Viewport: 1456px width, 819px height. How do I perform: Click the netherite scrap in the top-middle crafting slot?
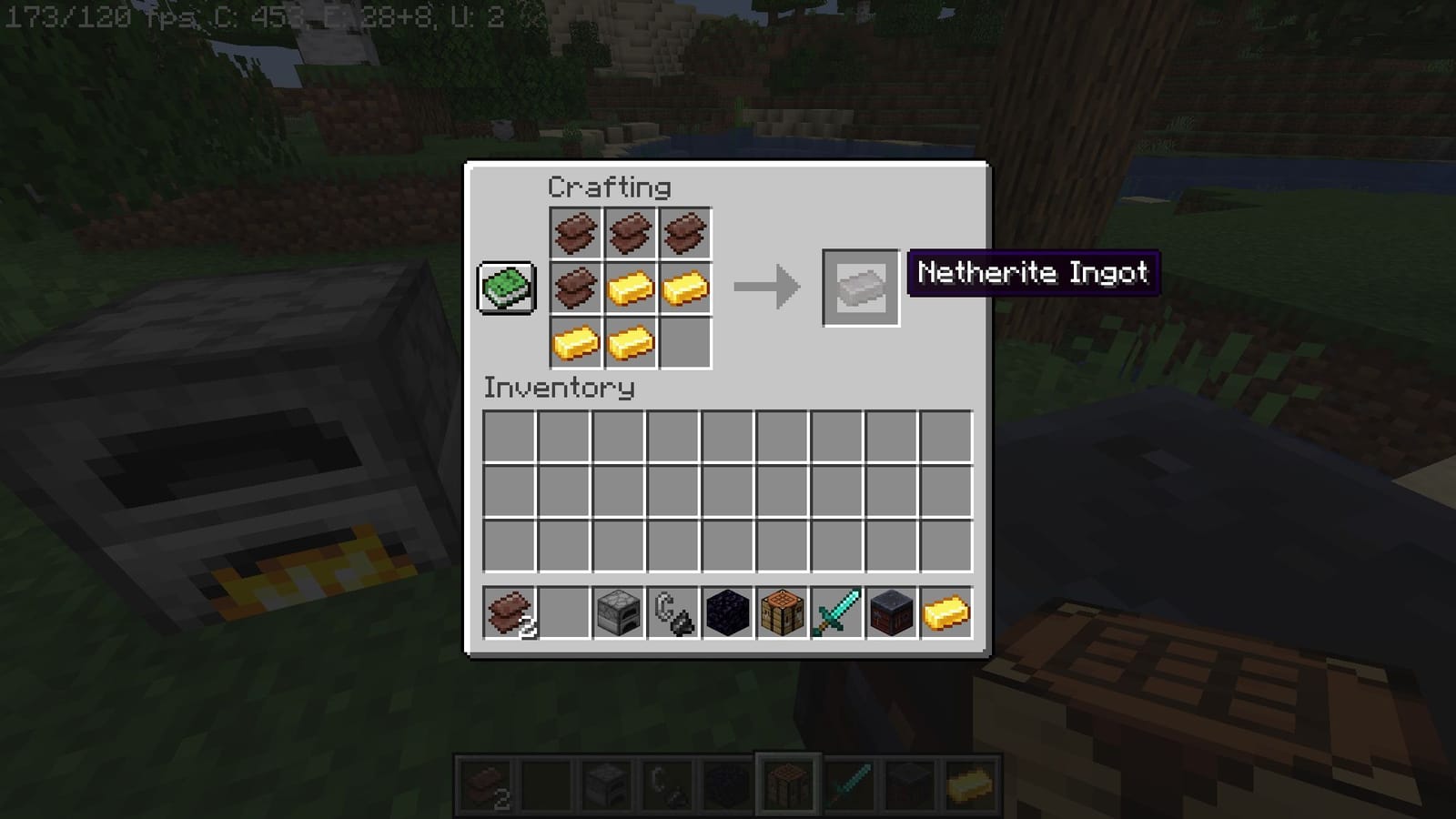pos(630,232)
